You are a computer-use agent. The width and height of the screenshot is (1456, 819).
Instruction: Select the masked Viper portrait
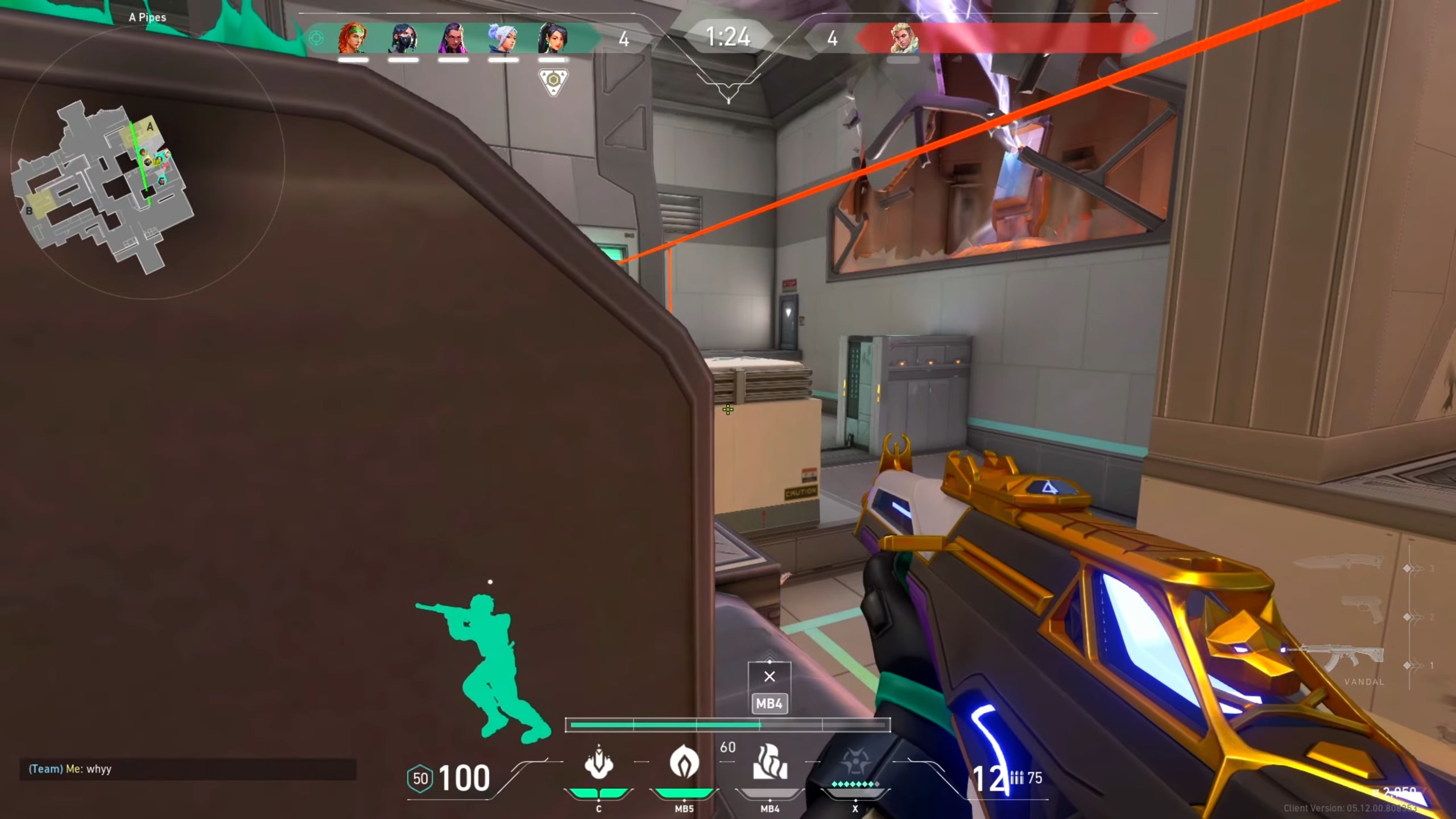pyautogui.click(x=403, y=39)
